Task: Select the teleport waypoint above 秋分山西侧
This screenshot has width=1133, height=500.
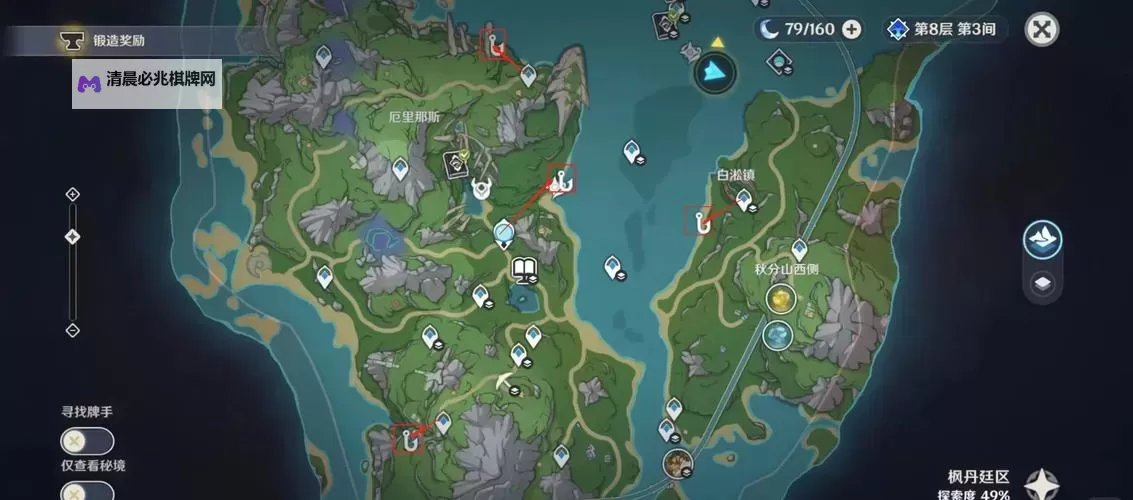Action: click(799, 248)
